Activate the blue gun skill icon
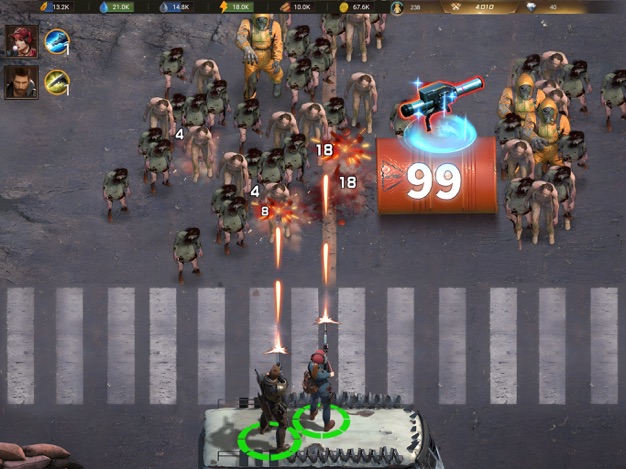 [56, 41]
